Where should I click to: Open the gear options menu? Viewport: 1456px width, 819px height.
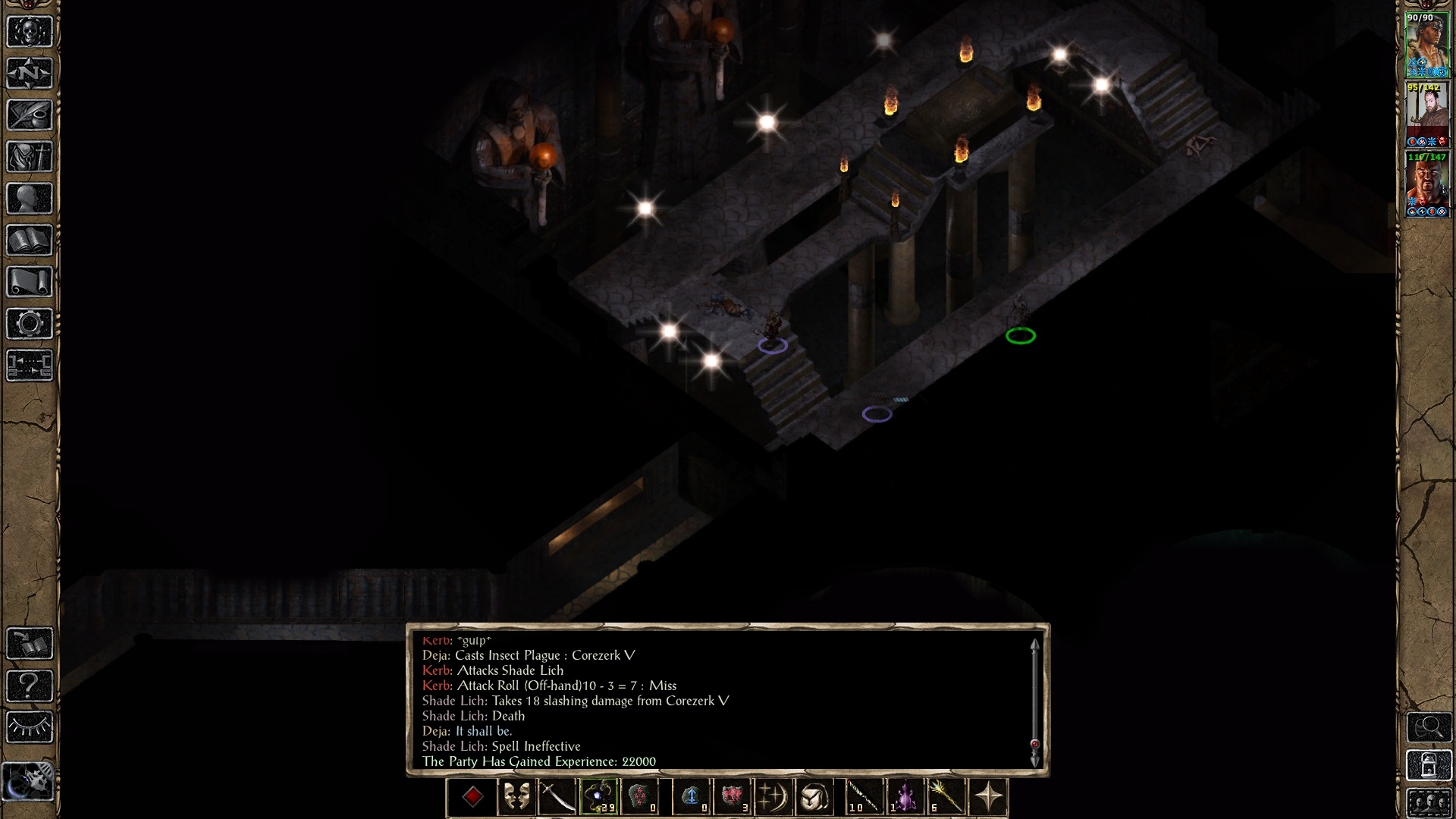click(x=30, y=324)
